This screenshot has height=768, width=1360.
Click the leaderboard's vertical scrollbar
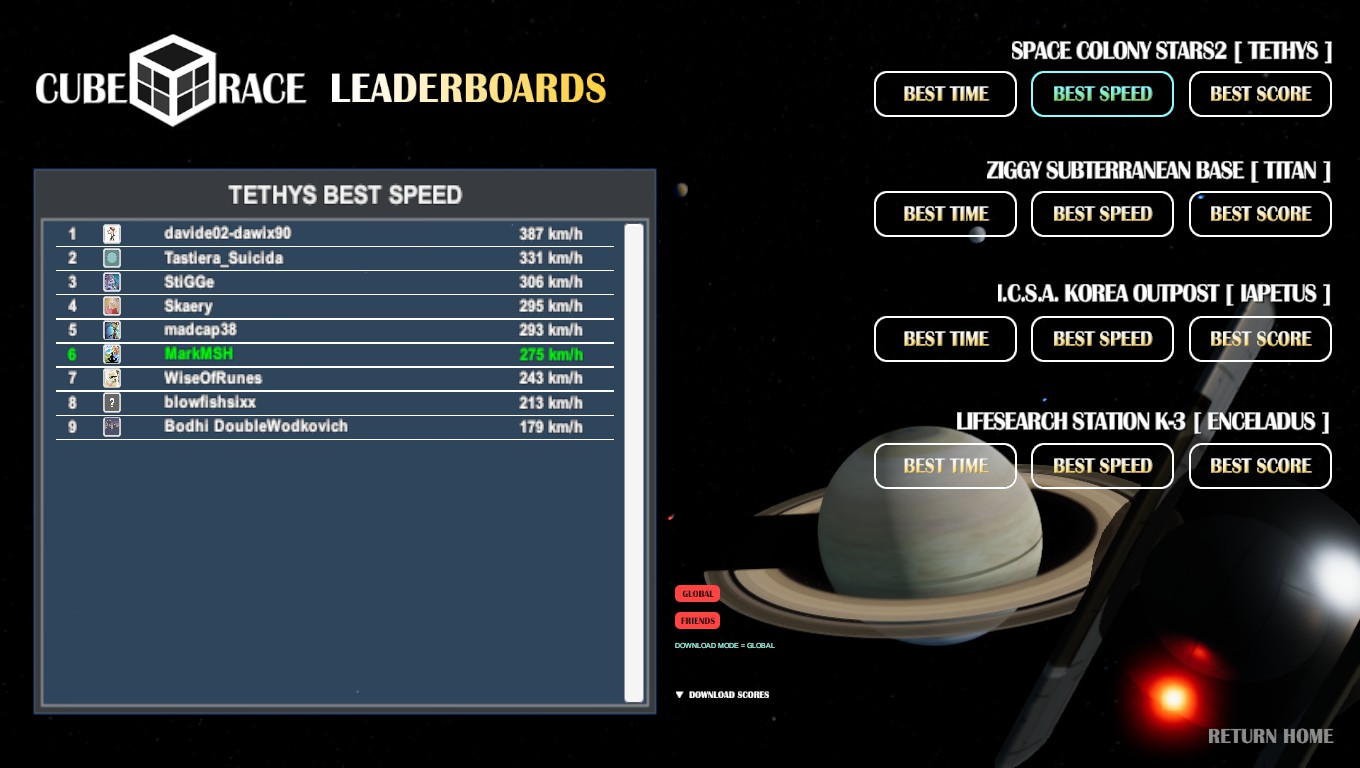click(634, 462)
